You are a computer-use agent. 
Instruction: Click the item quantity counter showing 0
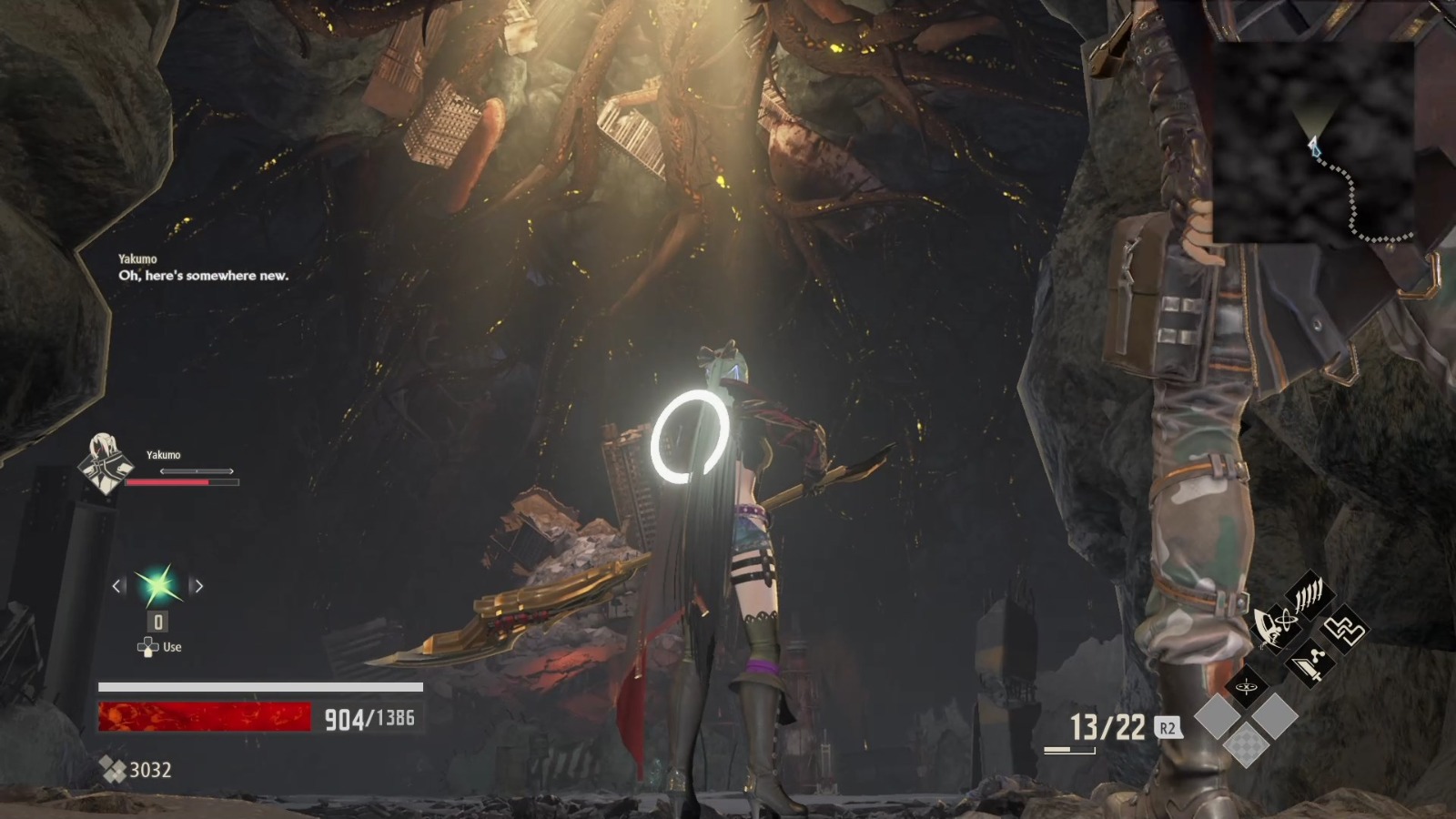coord(157,622)
